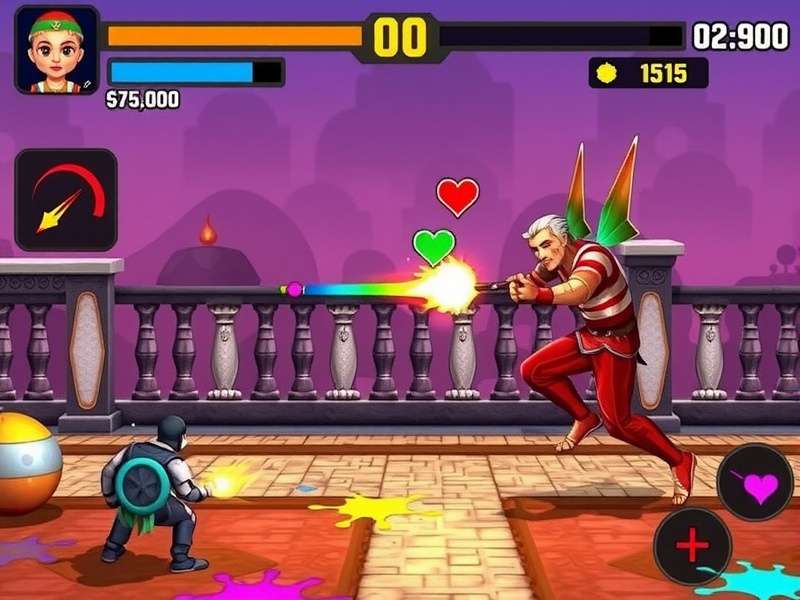Tap the player character portrait

[x=57, y=49]
